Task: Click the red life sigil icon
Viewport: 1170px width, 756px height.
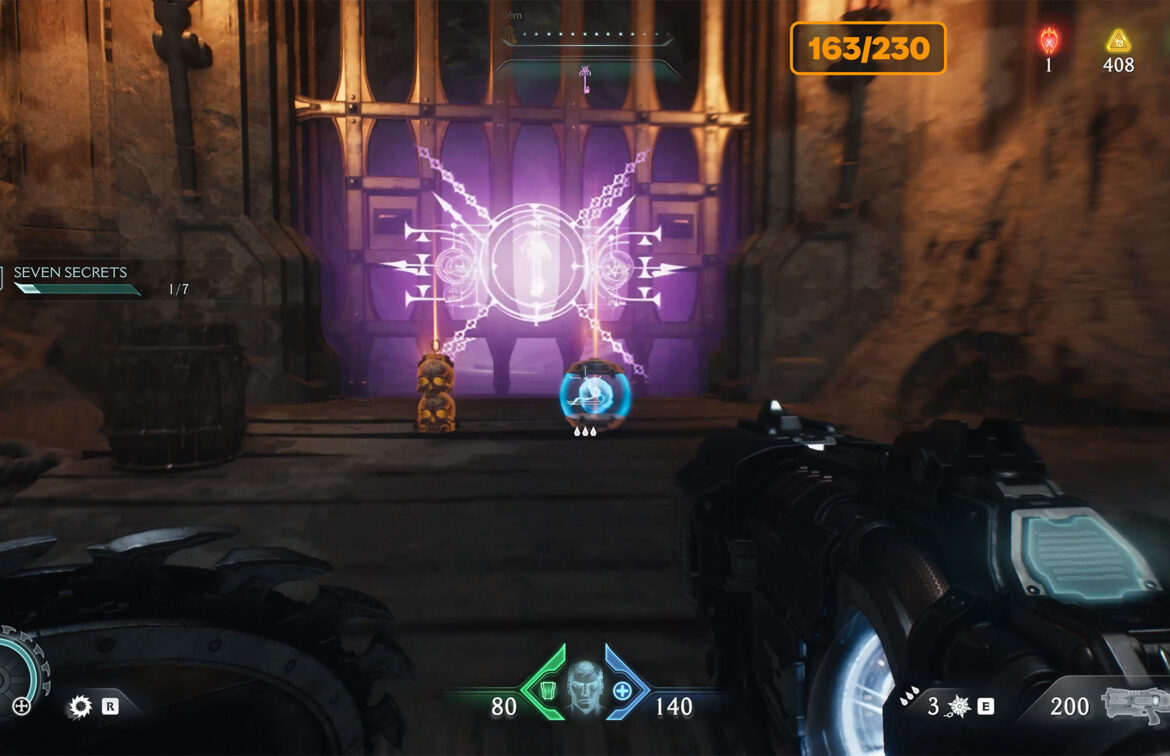Action: click(x=1049, y=41)
